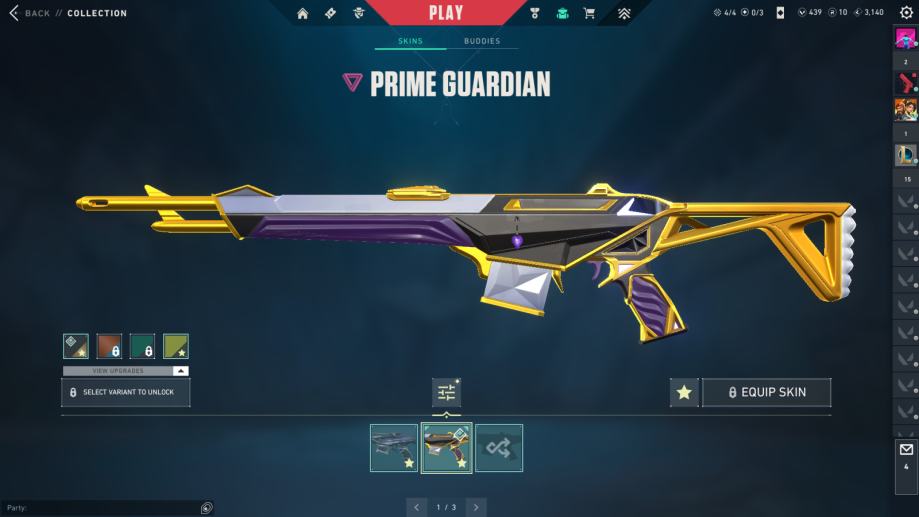Go to the next skins page

pos(477,507)
